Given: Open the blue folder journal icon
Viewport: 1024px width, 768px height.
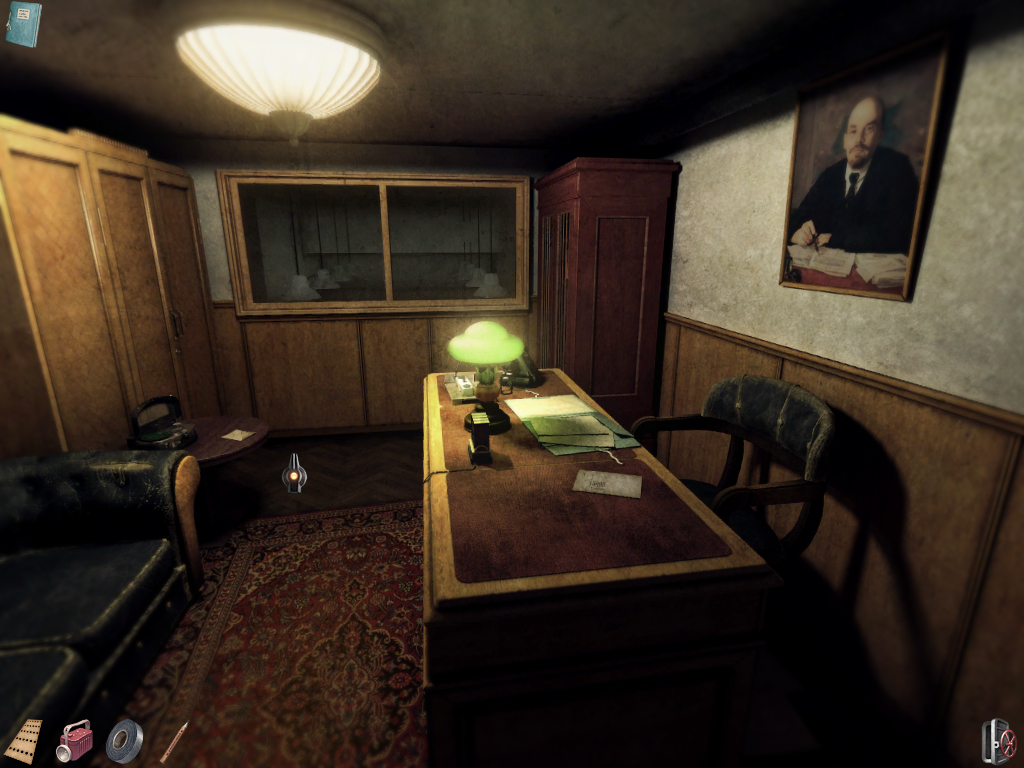Looking at the screenshot, I should pos(22,23).
